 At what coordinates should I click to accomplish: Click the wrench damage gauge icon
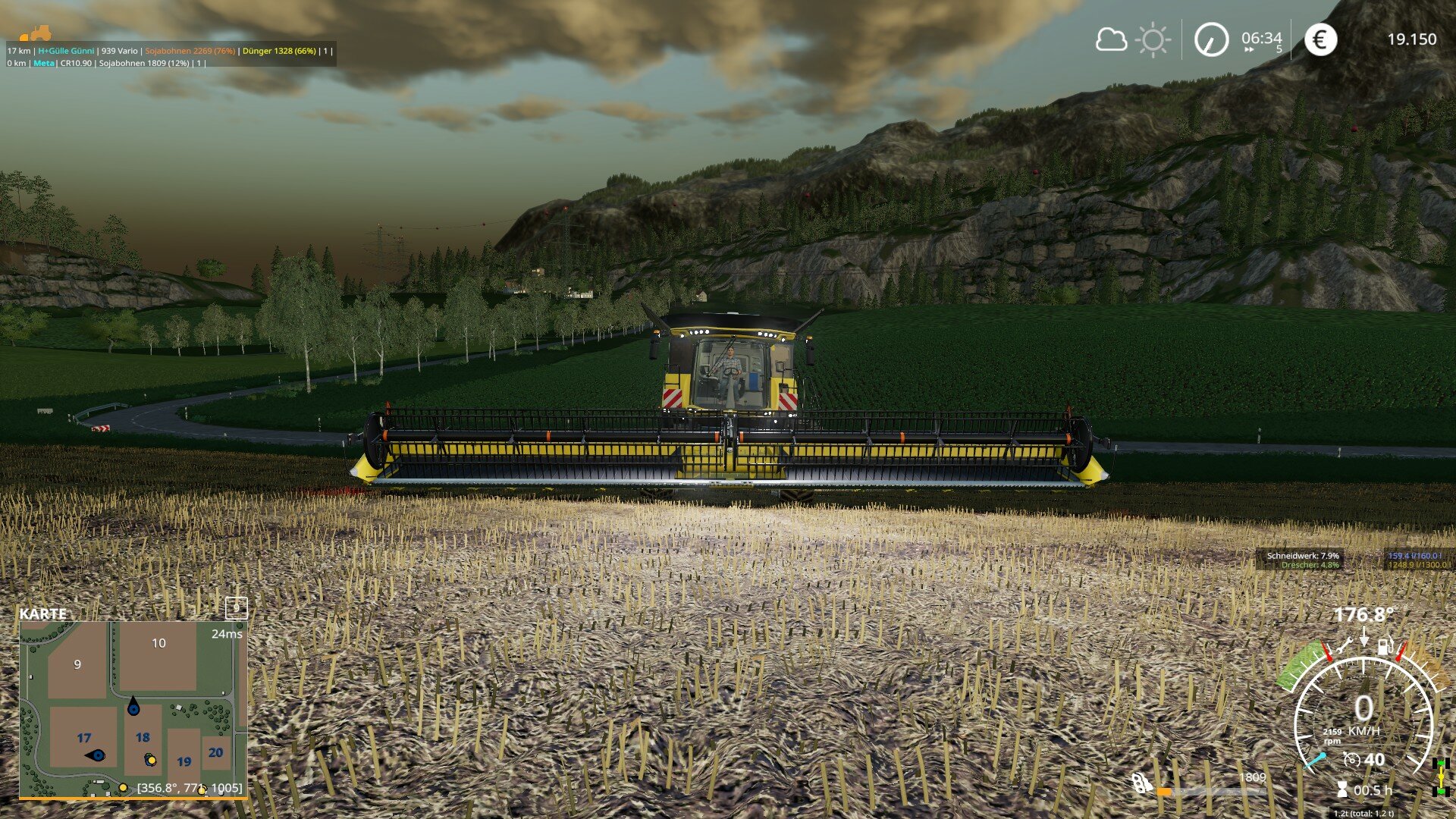click(x=1345, y=646)
